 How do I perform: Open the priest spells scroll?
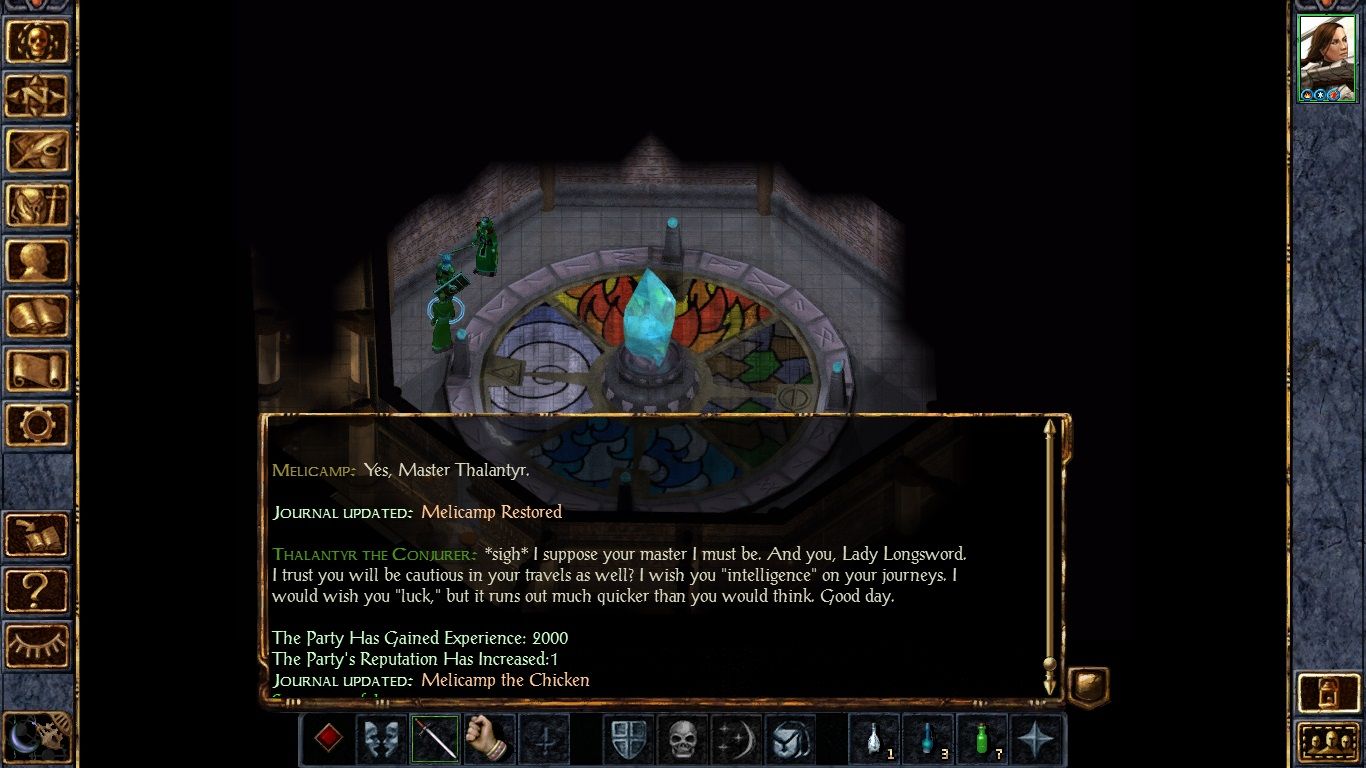(39, 369)
